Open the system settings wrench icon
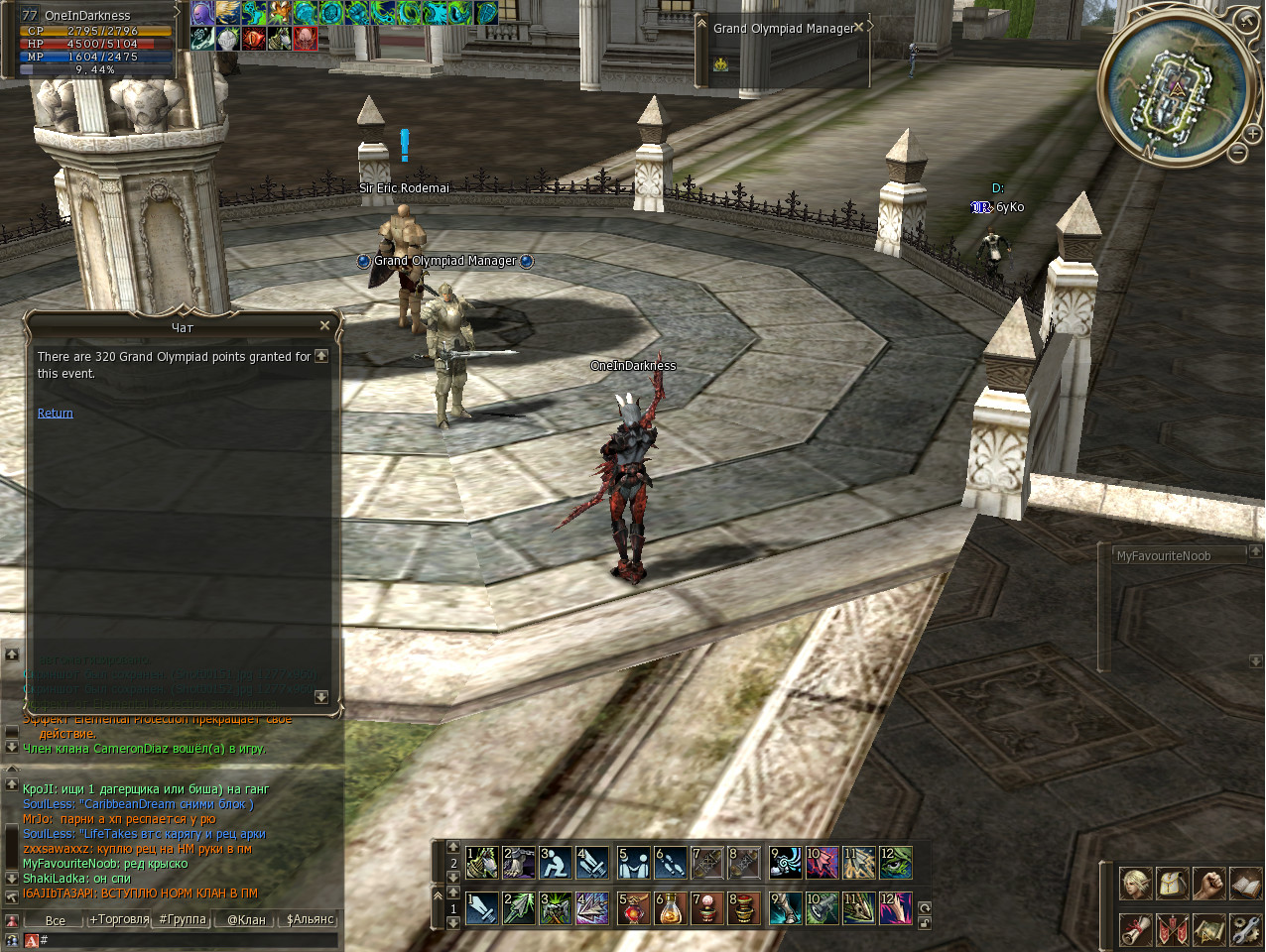 (1244, 929)
